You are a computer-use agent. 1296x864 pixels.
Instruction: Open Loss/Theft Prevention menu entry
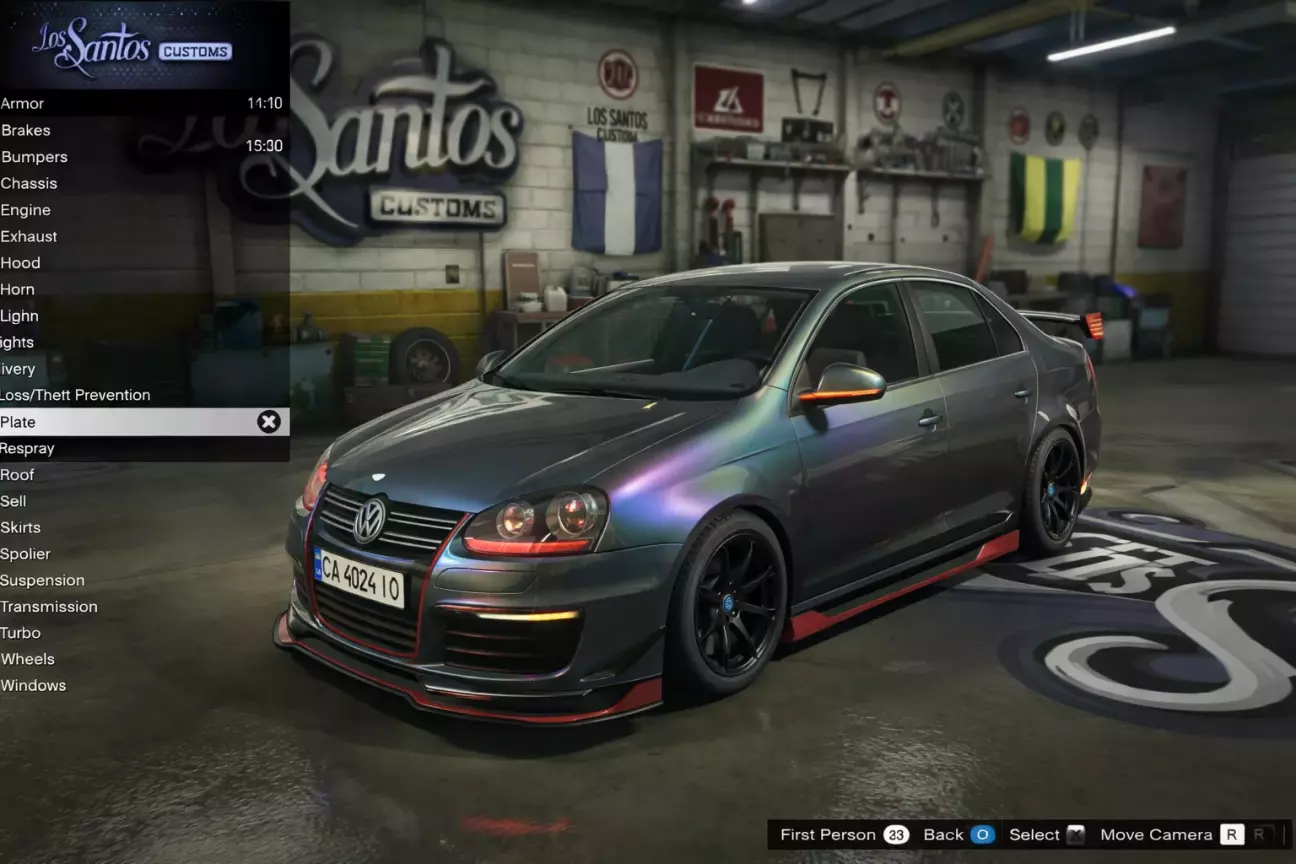coord(76,395)
